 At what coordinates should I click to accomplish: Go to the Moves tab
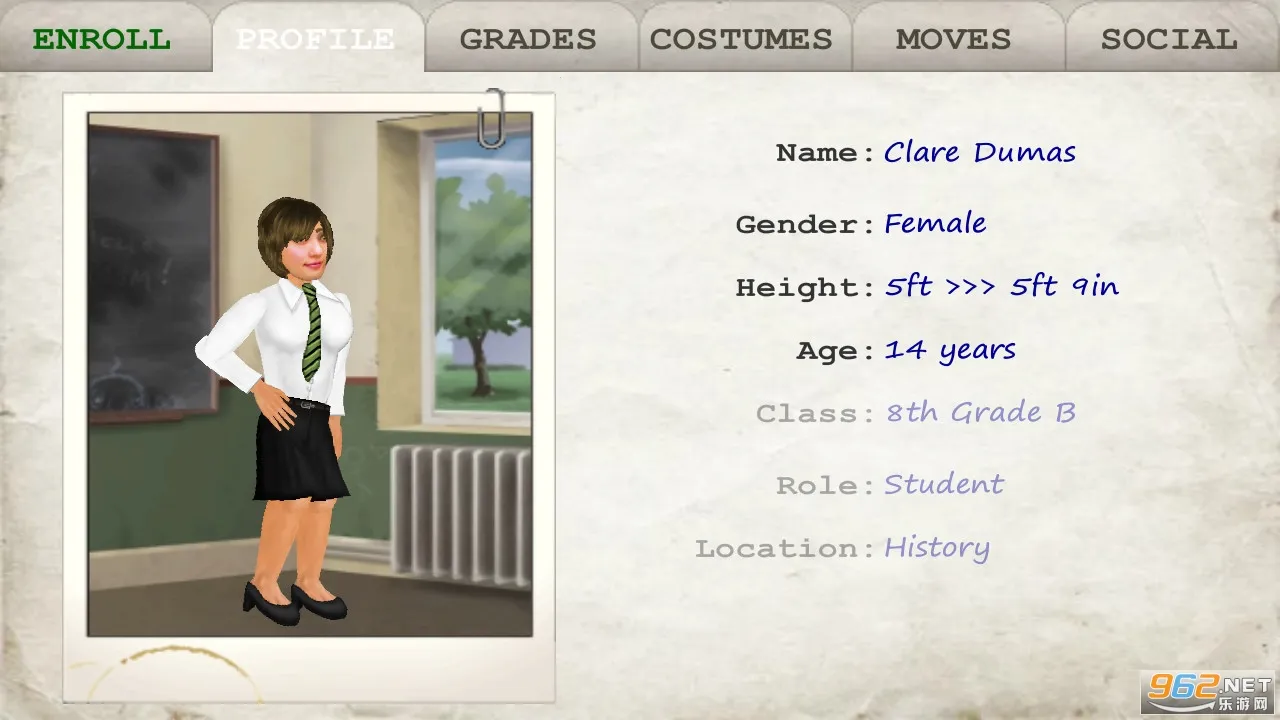(953, 40)
